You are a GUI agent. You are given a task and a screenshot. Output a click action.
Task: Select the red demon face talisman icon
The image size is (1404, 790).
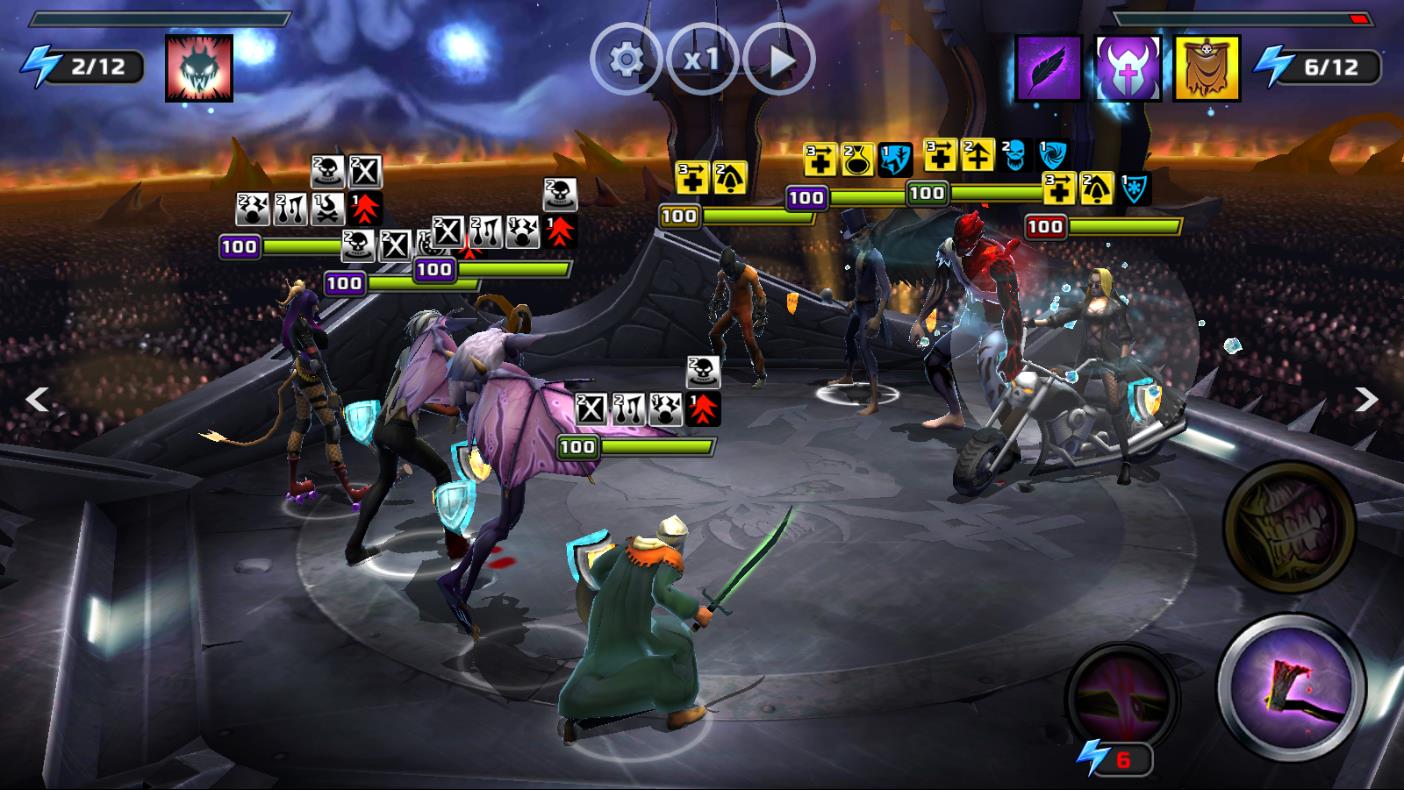199,68
